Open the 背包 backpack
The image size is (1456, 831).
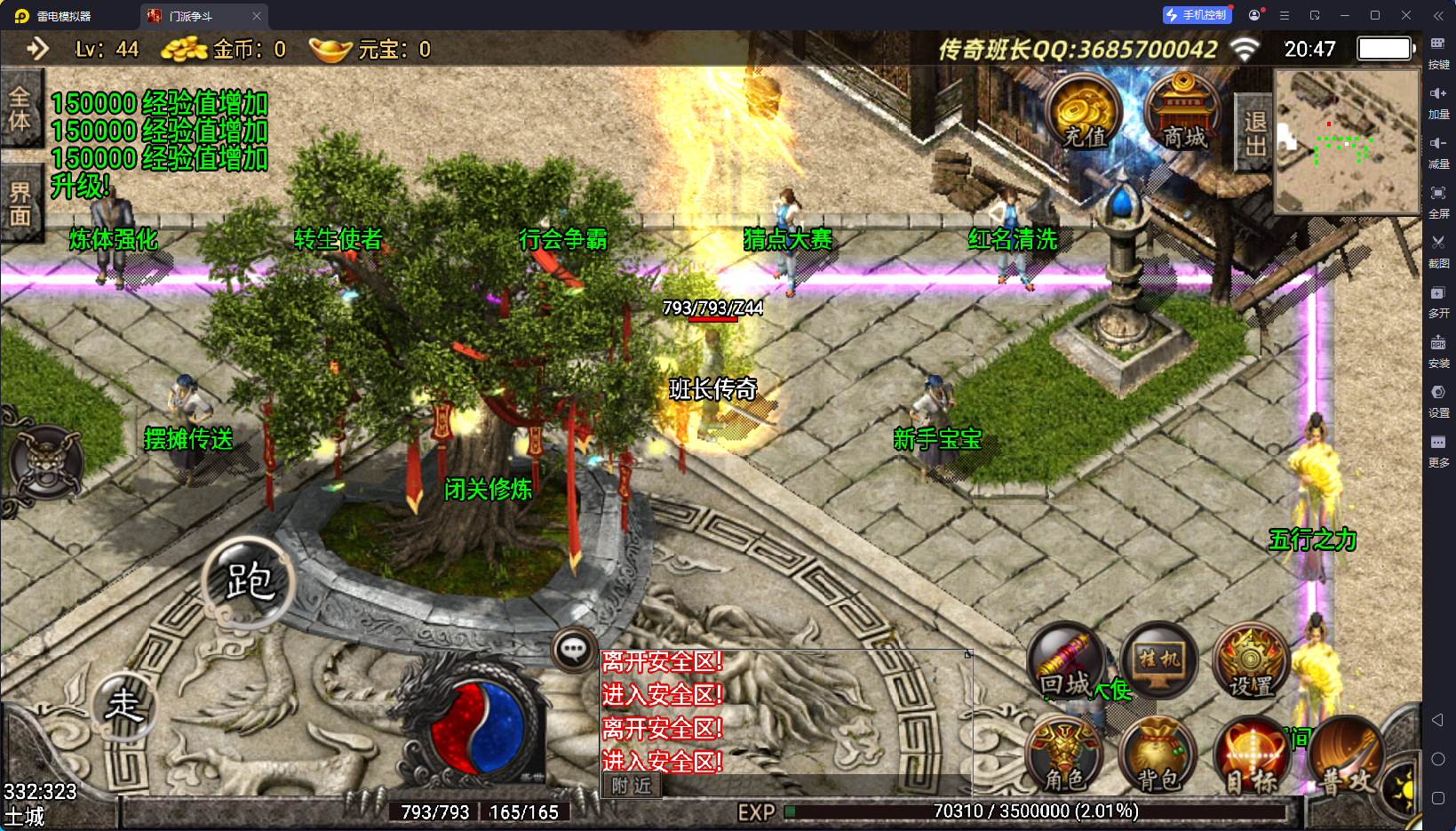[x=1158, y=755]
